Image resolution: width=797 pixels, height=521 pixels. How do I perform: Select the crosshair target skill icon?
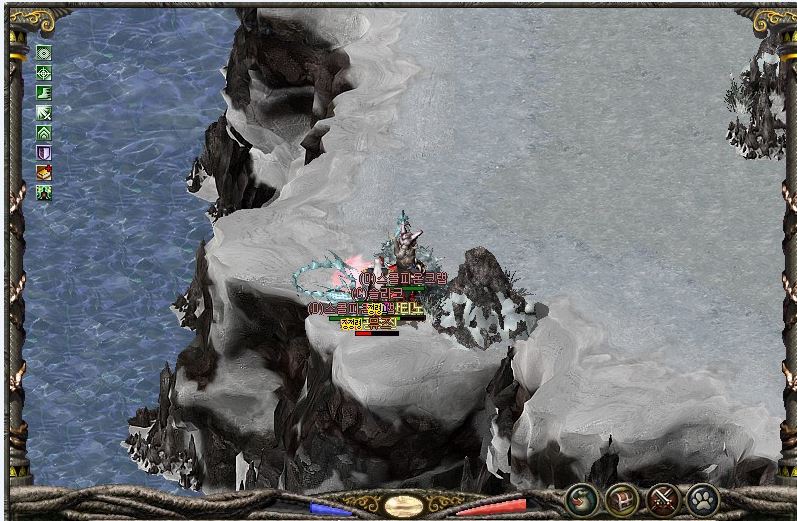click(x=44, y=72)
